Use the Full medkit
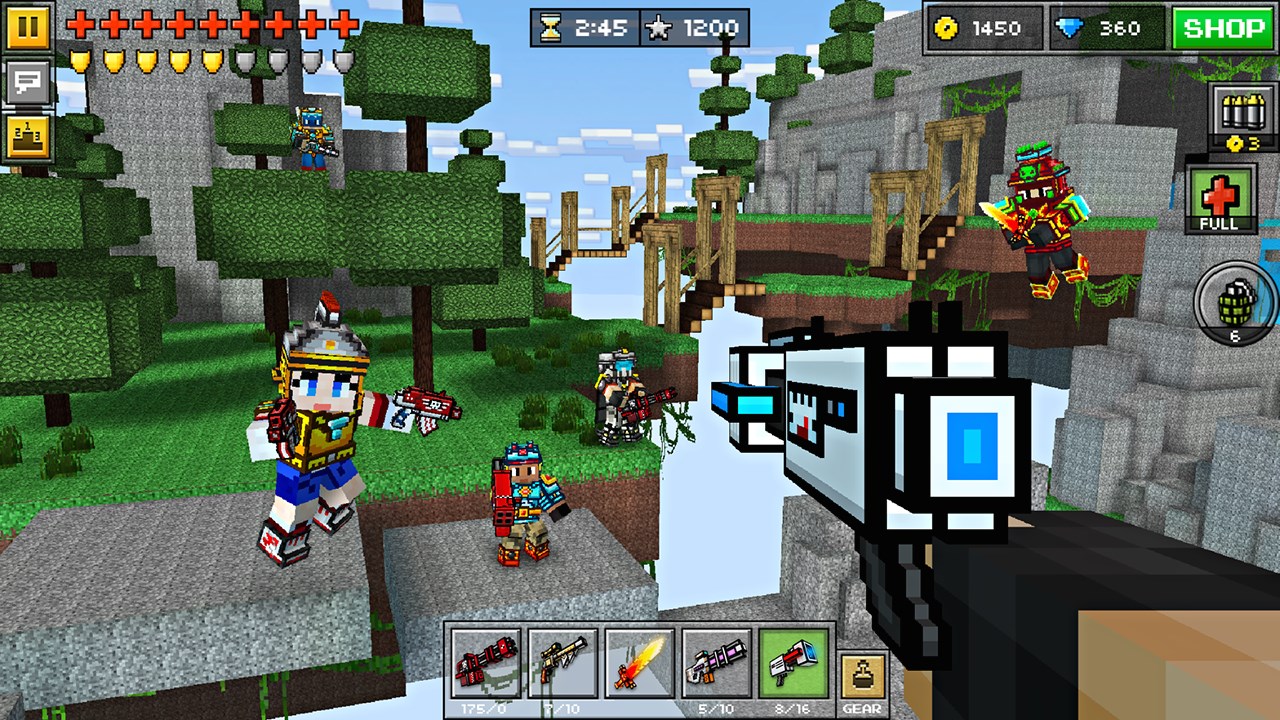The image size is (1280, 720). click(x=1222, y=197)
